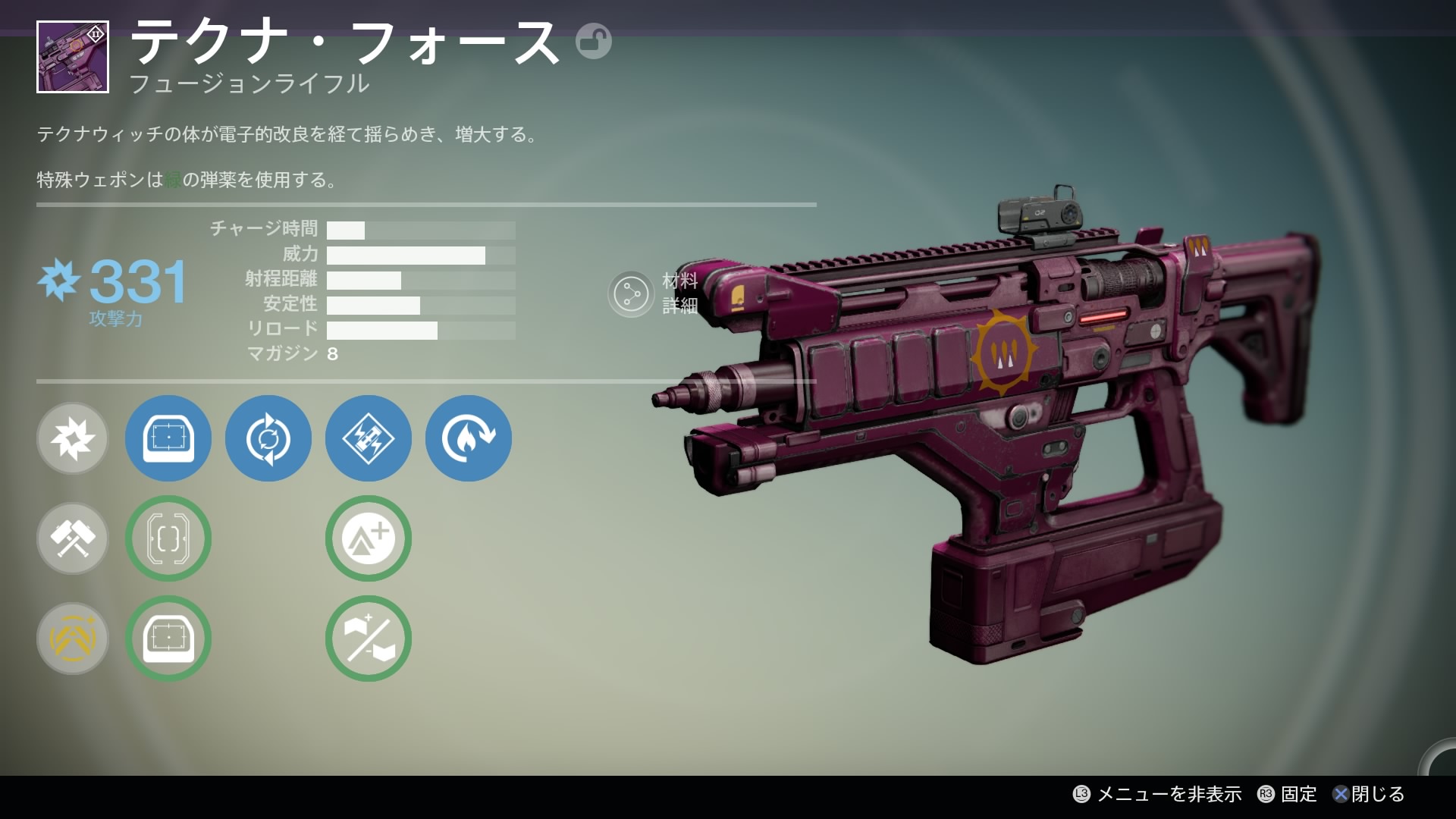Open the materials details node
The image size is (1456, 819).
631,293
